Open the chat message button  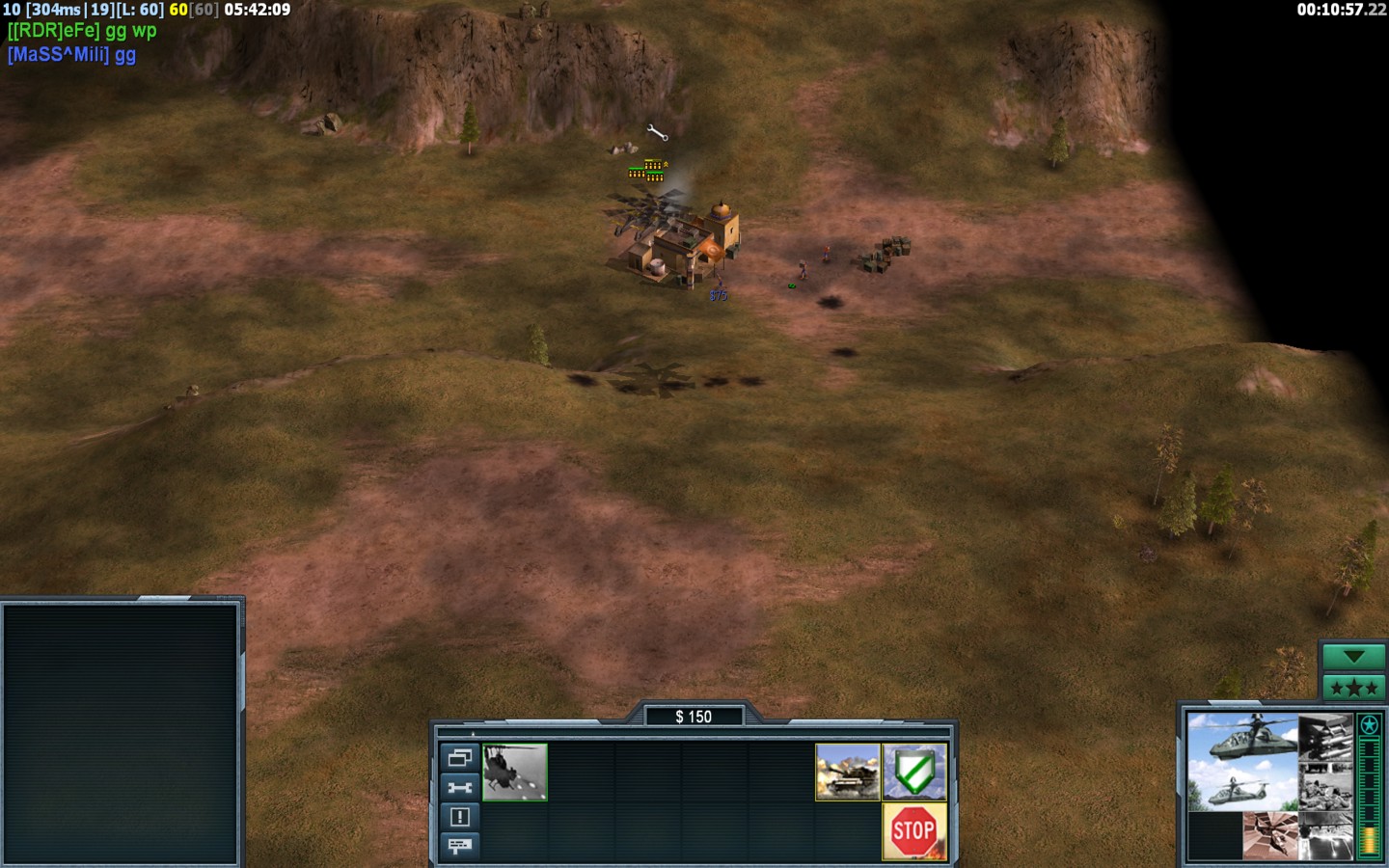(459, 846)
